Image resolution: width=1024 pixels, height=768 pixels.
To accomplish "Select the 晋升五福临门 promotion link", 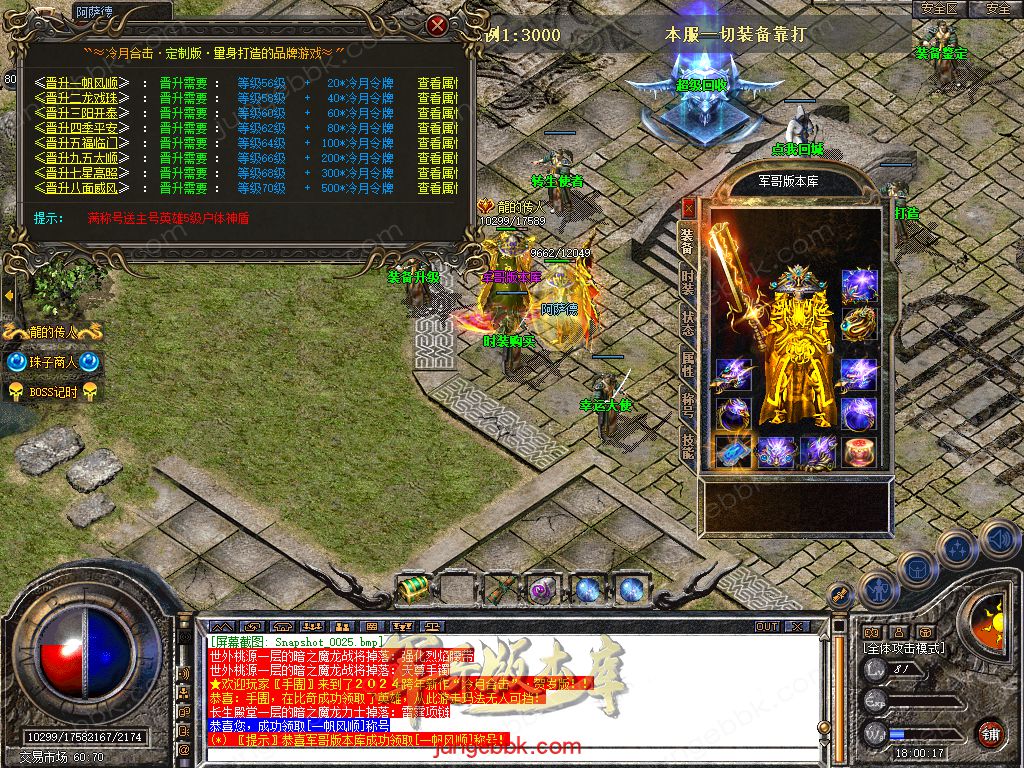I will coord(82,143).
